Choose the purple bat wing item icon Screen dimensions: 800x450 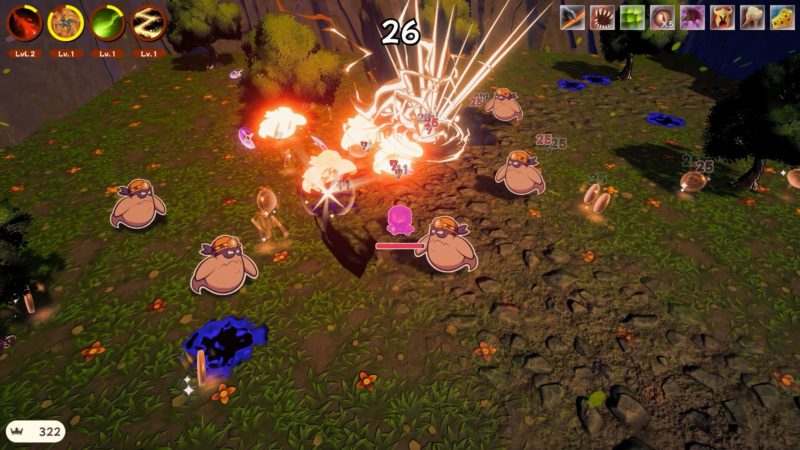click(692, 17)
